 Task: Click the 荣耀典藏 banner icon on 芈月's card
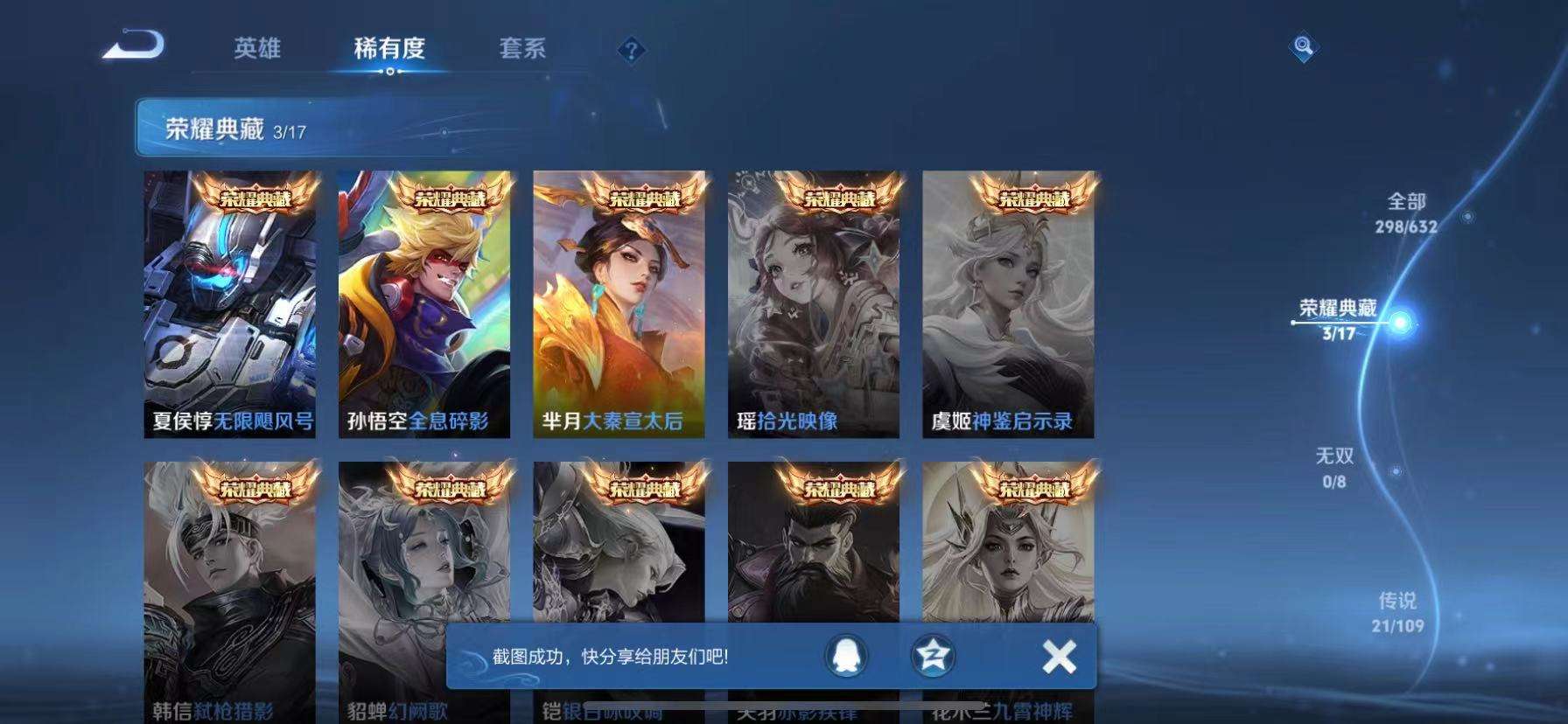coord(645,197)
